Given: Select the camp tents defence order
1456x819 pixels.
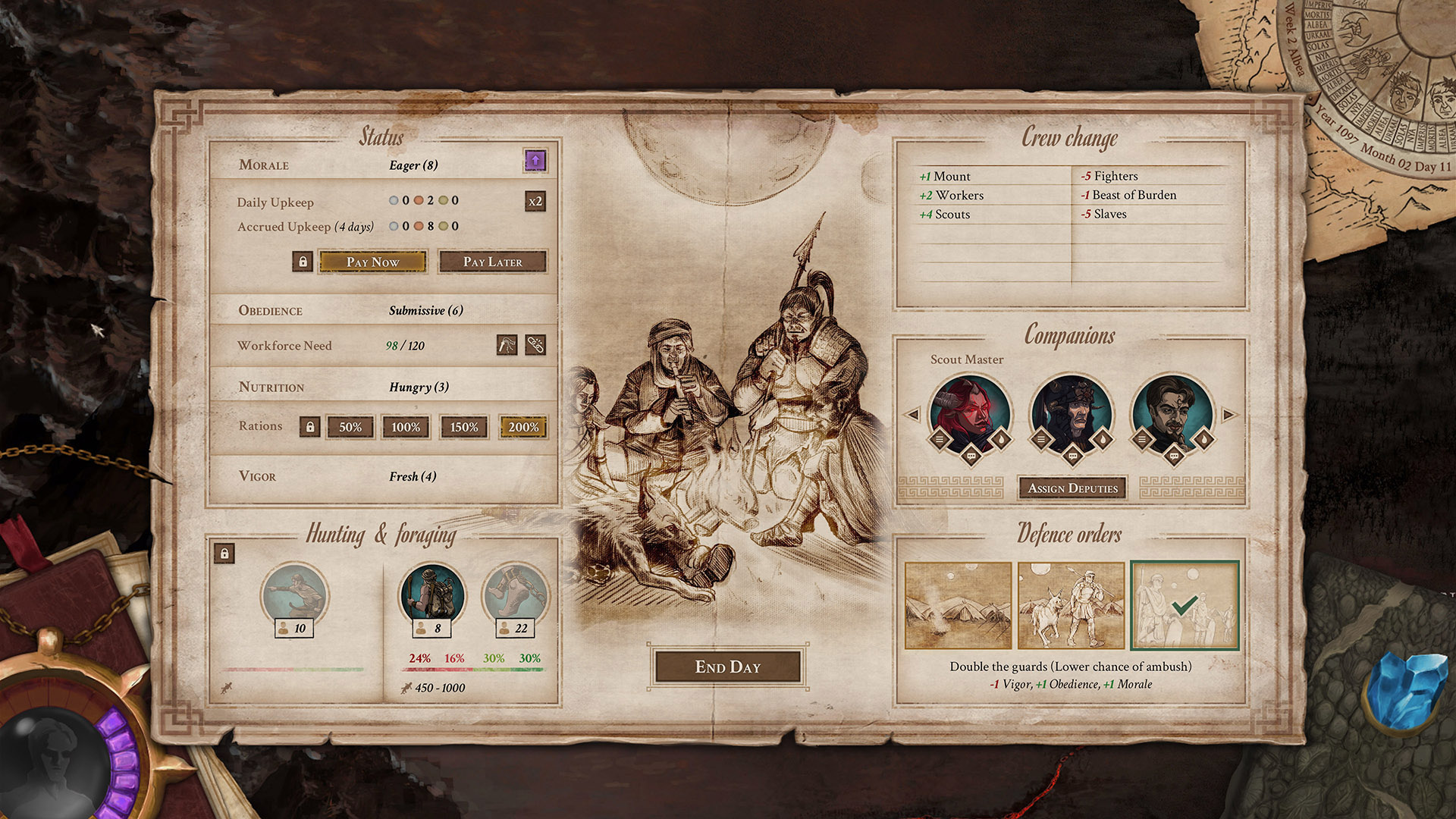Looking at the screenshot, I should pos(958,605).
